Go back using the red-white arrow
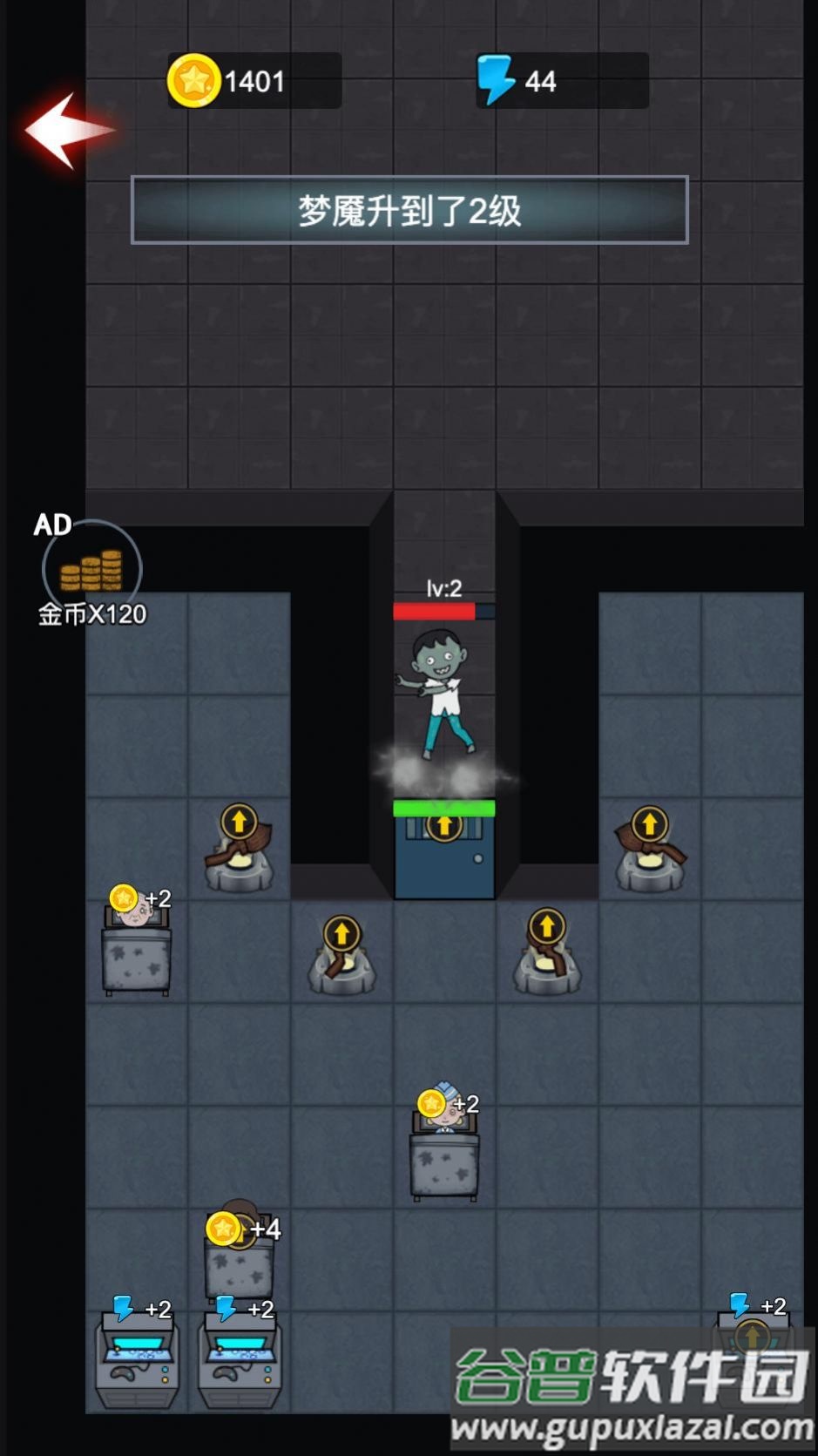 (67, 130)
